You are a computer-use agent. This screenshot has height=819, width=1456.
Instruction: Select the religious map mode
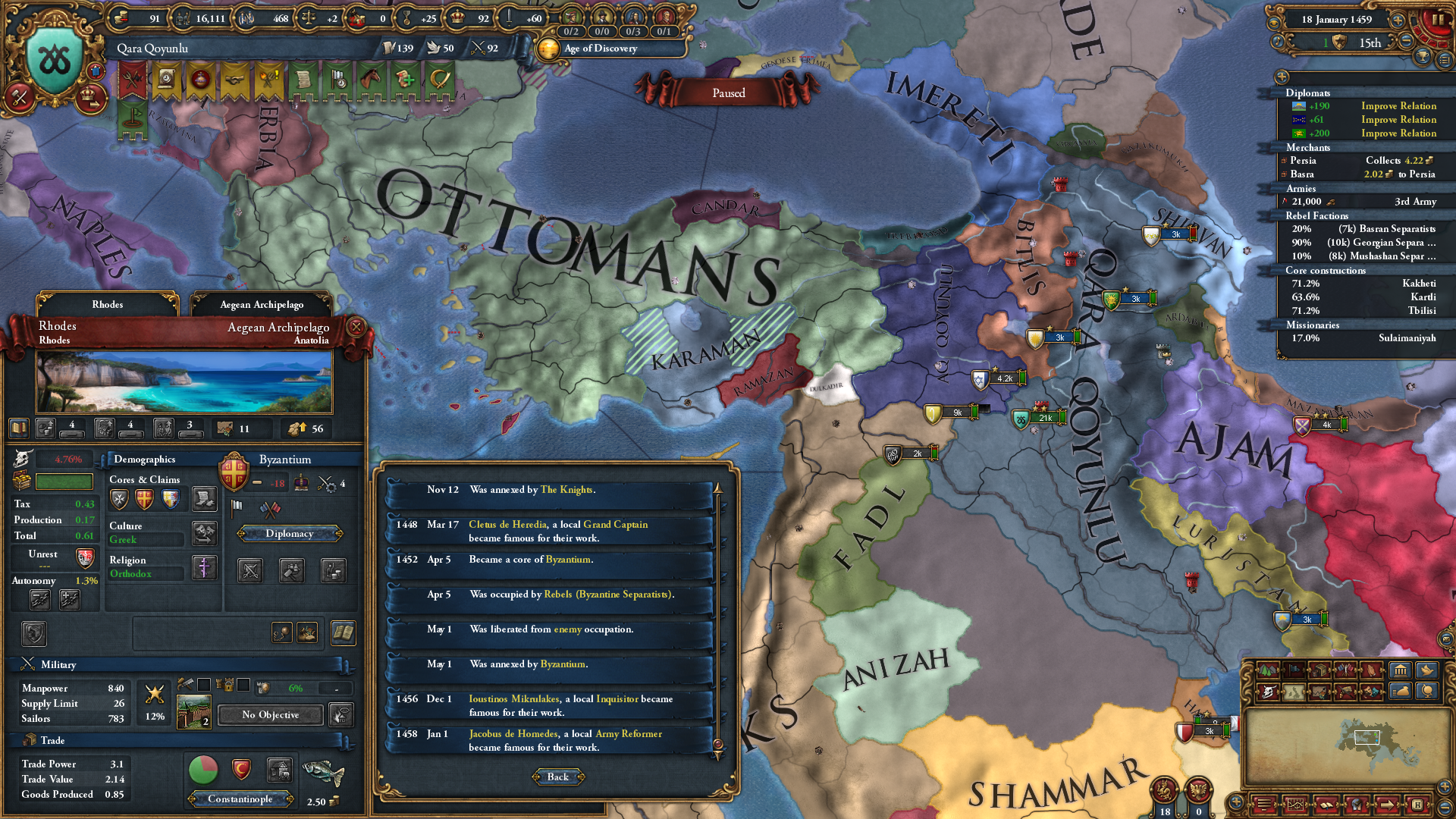1372,670
